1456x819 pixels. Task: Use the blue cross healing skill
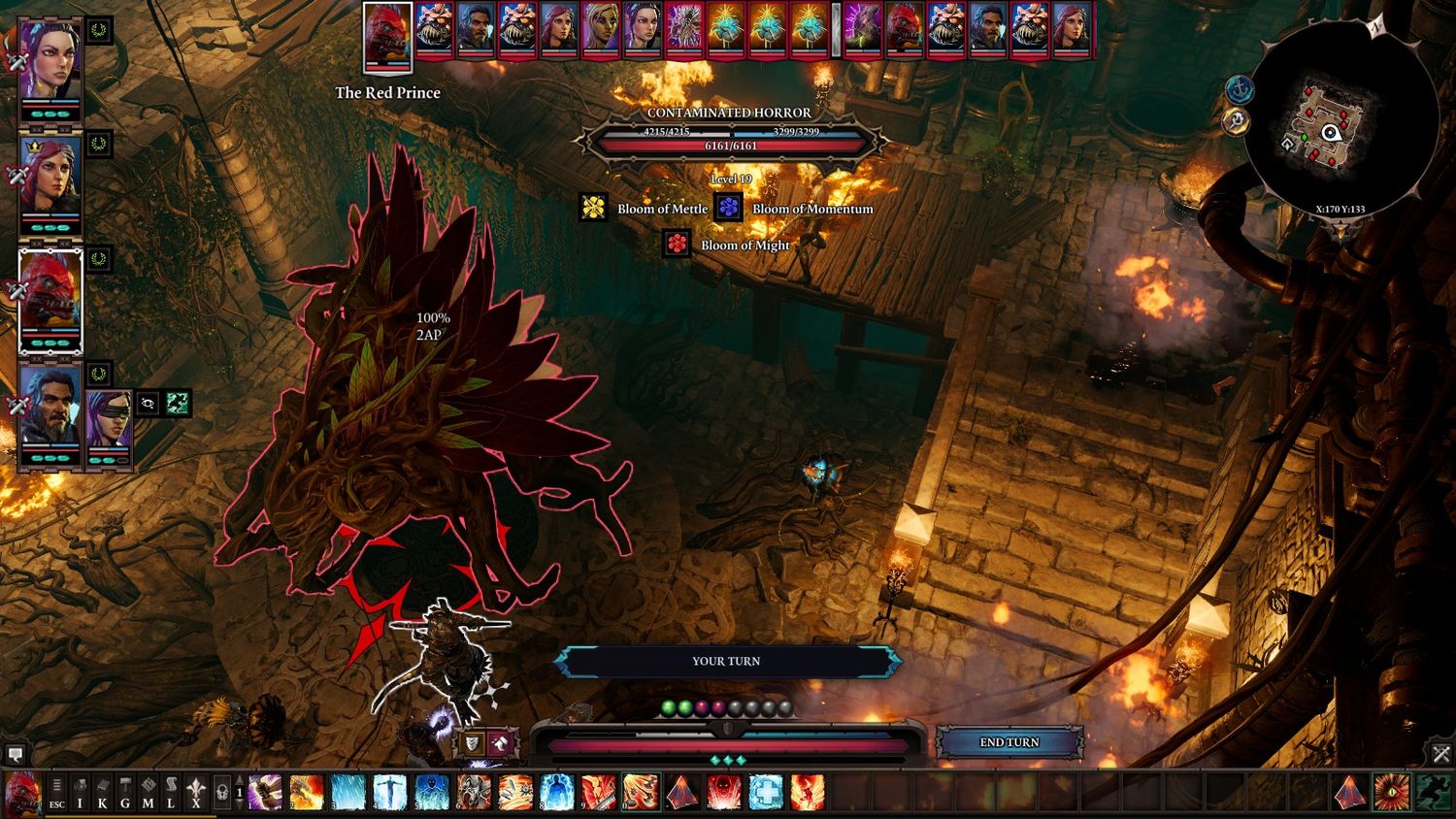coord(765,793)
